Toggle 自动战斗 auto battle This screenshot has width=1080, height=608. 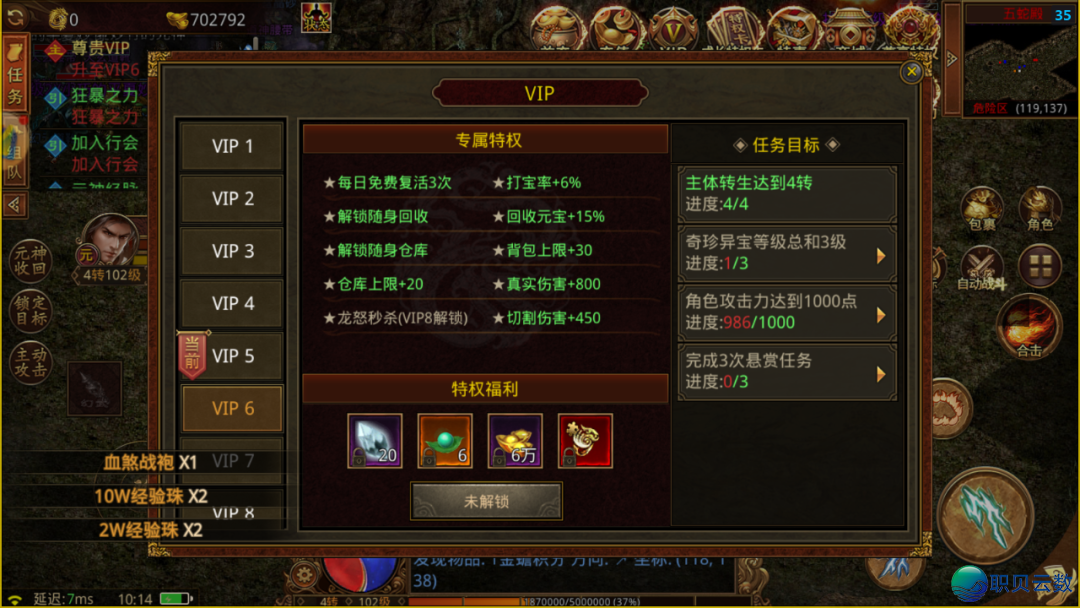click(982, 270)
